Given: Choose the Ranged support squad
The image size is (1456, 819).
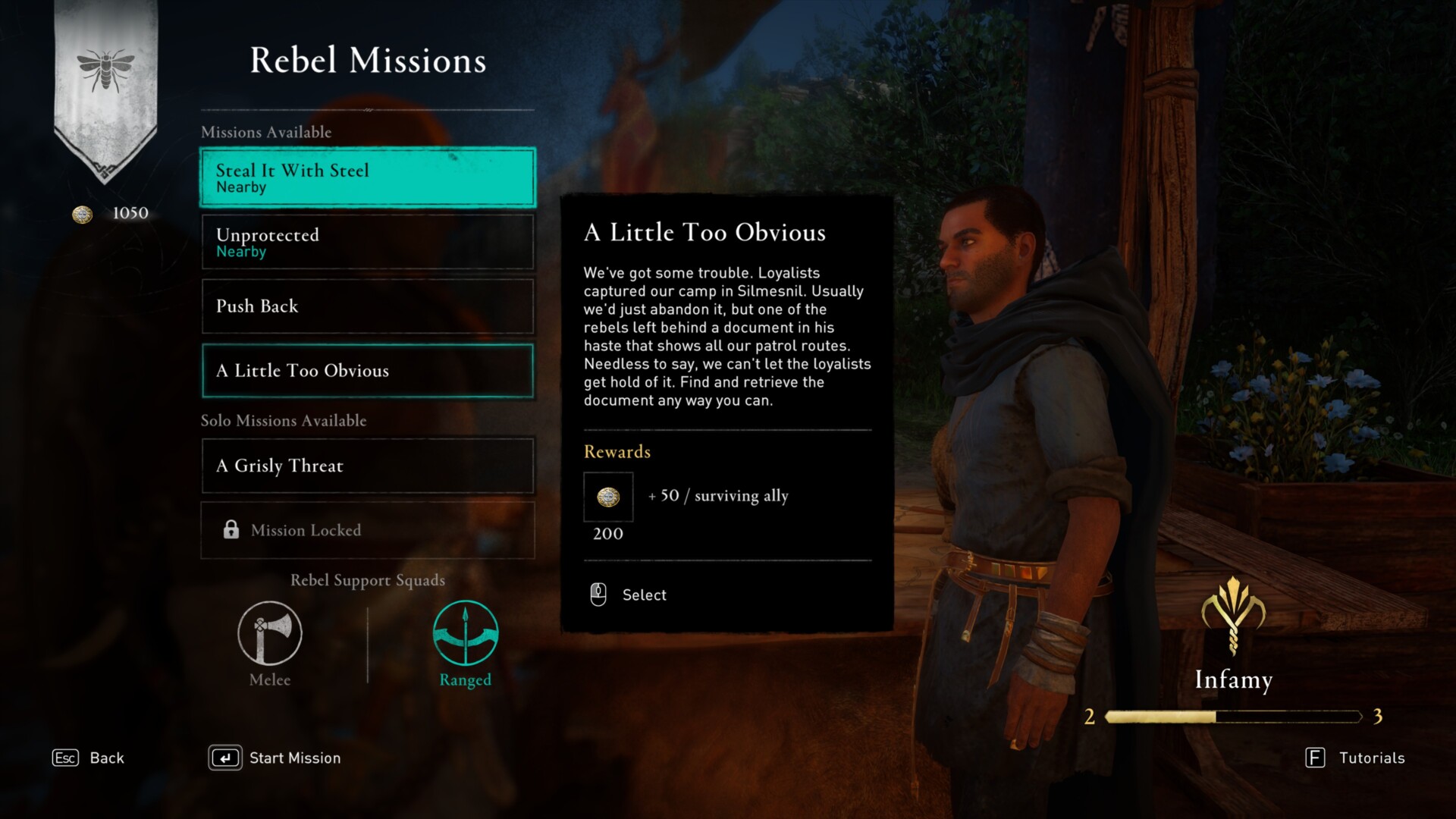Looking at the screenshot, I should [465, 634].
